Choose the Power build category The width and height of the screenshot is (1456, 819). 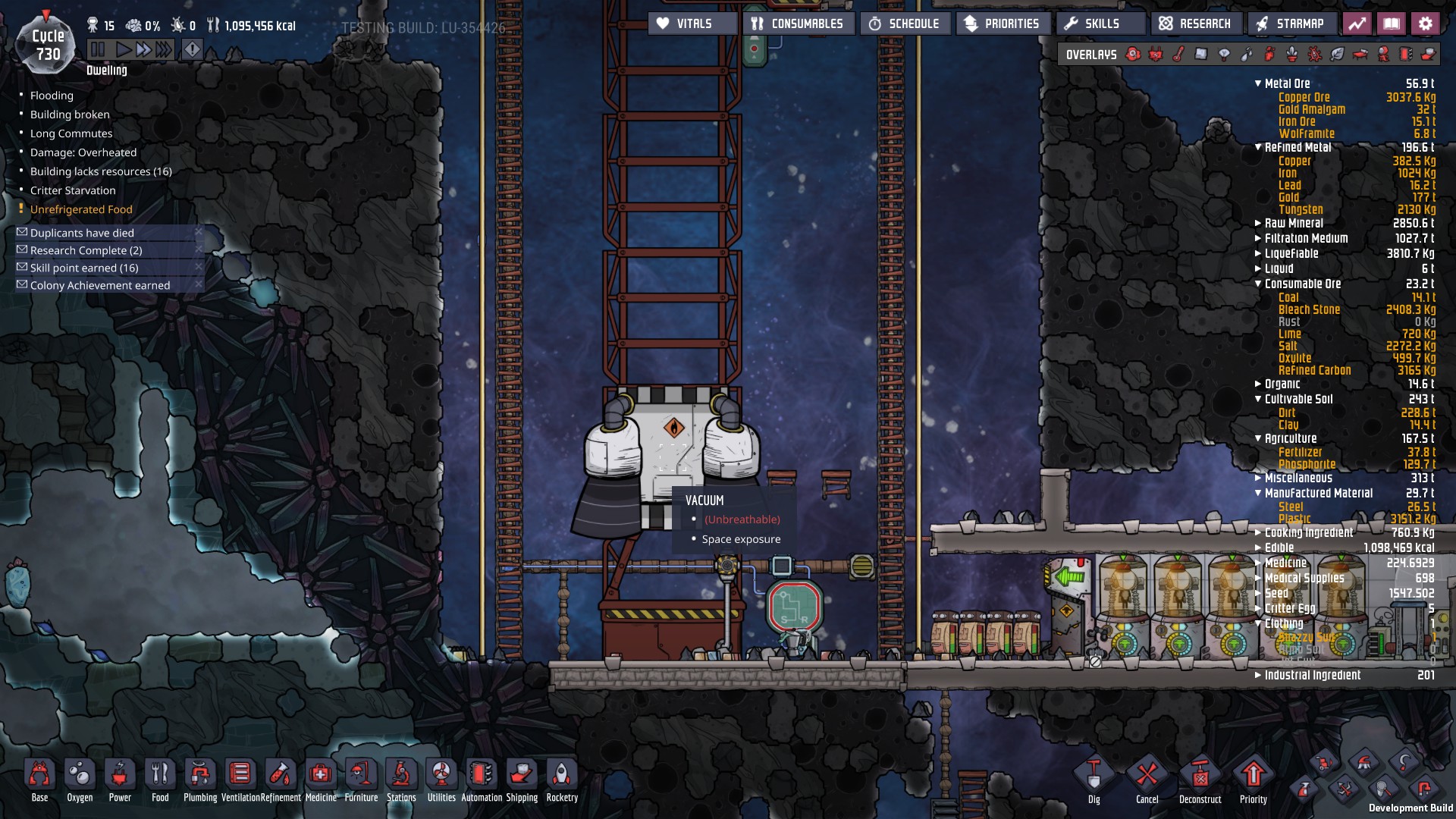pyautogui.click(x=120, y=776)
